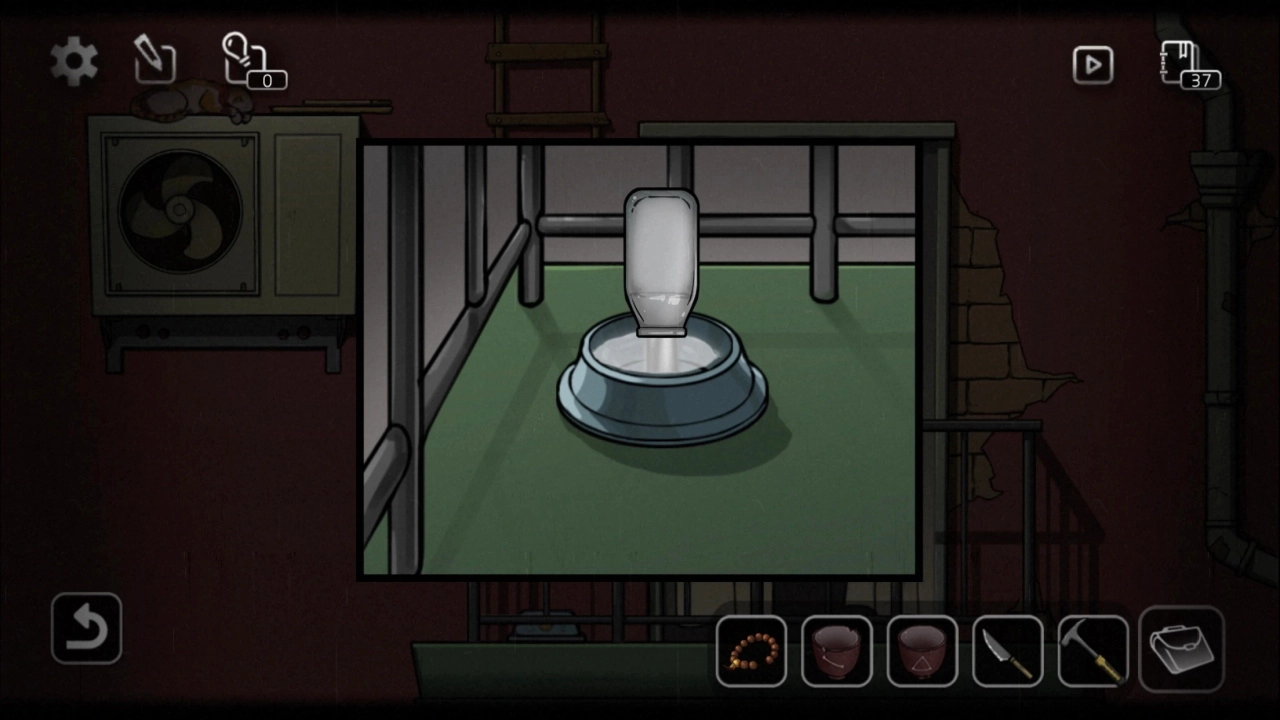Select the hammer inventory slot
This screenshot has height=720, width=1280.
(x=1093, y=652)
